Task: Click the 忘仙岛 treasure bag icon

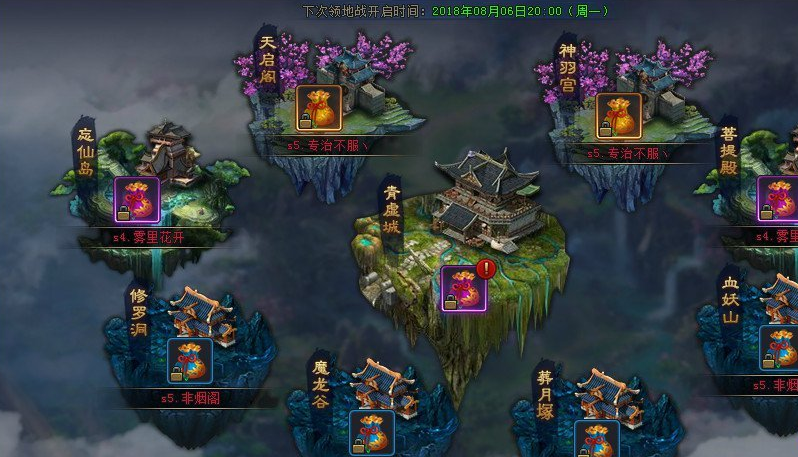Action: pyautogui.click(x=137, y=199)
